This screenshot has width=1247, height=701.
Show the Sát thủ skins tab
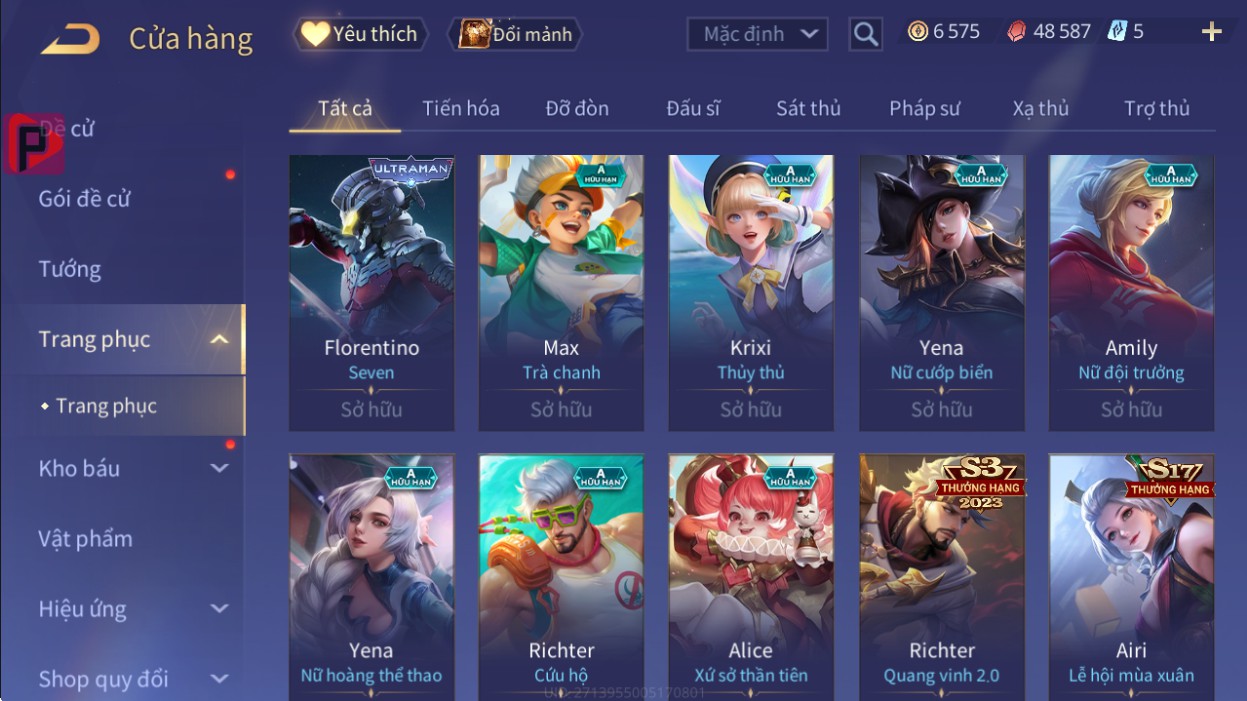(x=808, y=108)
